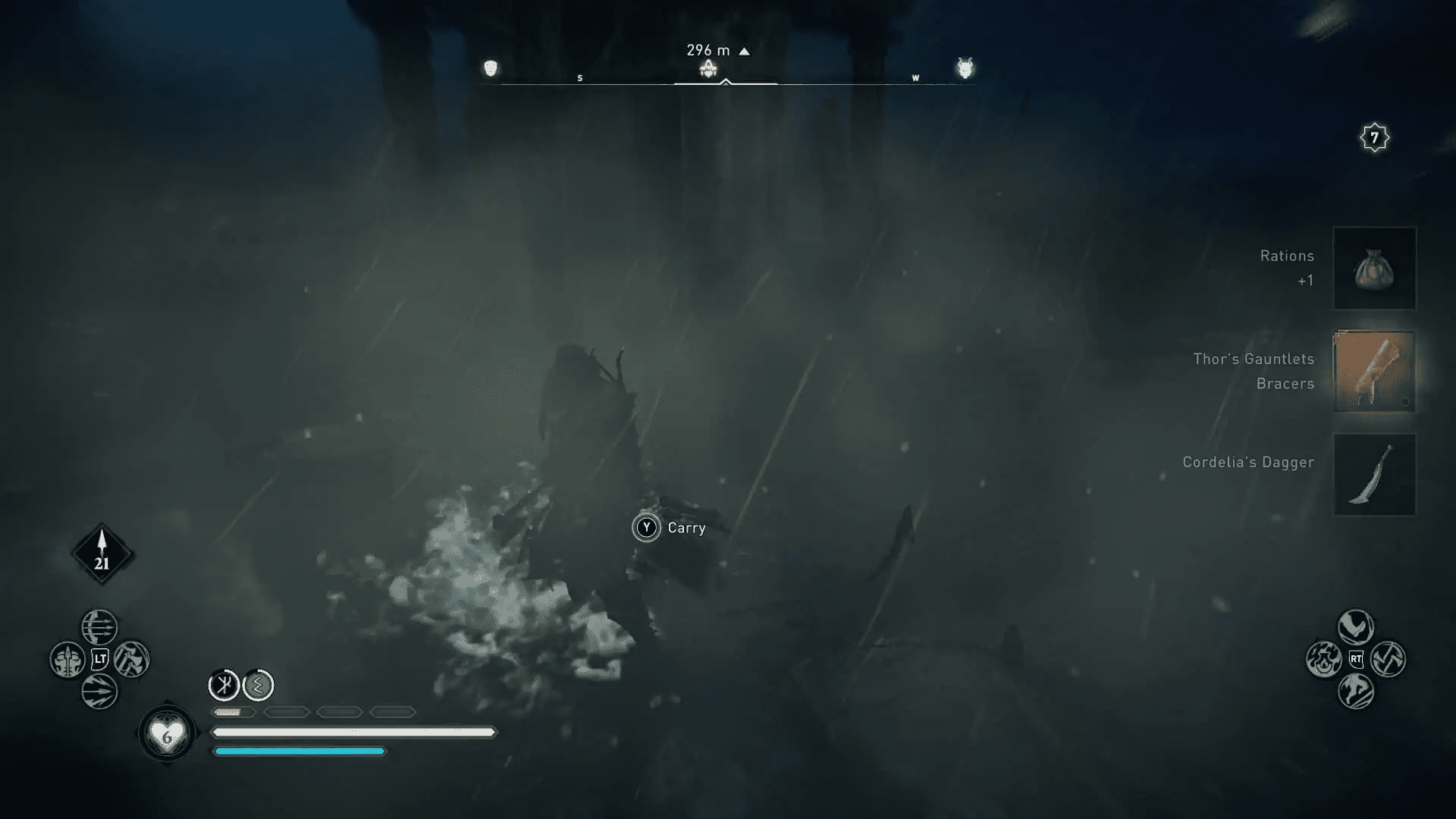
Task: Select the striped axe ability on LT wheel
Action: 132,657
